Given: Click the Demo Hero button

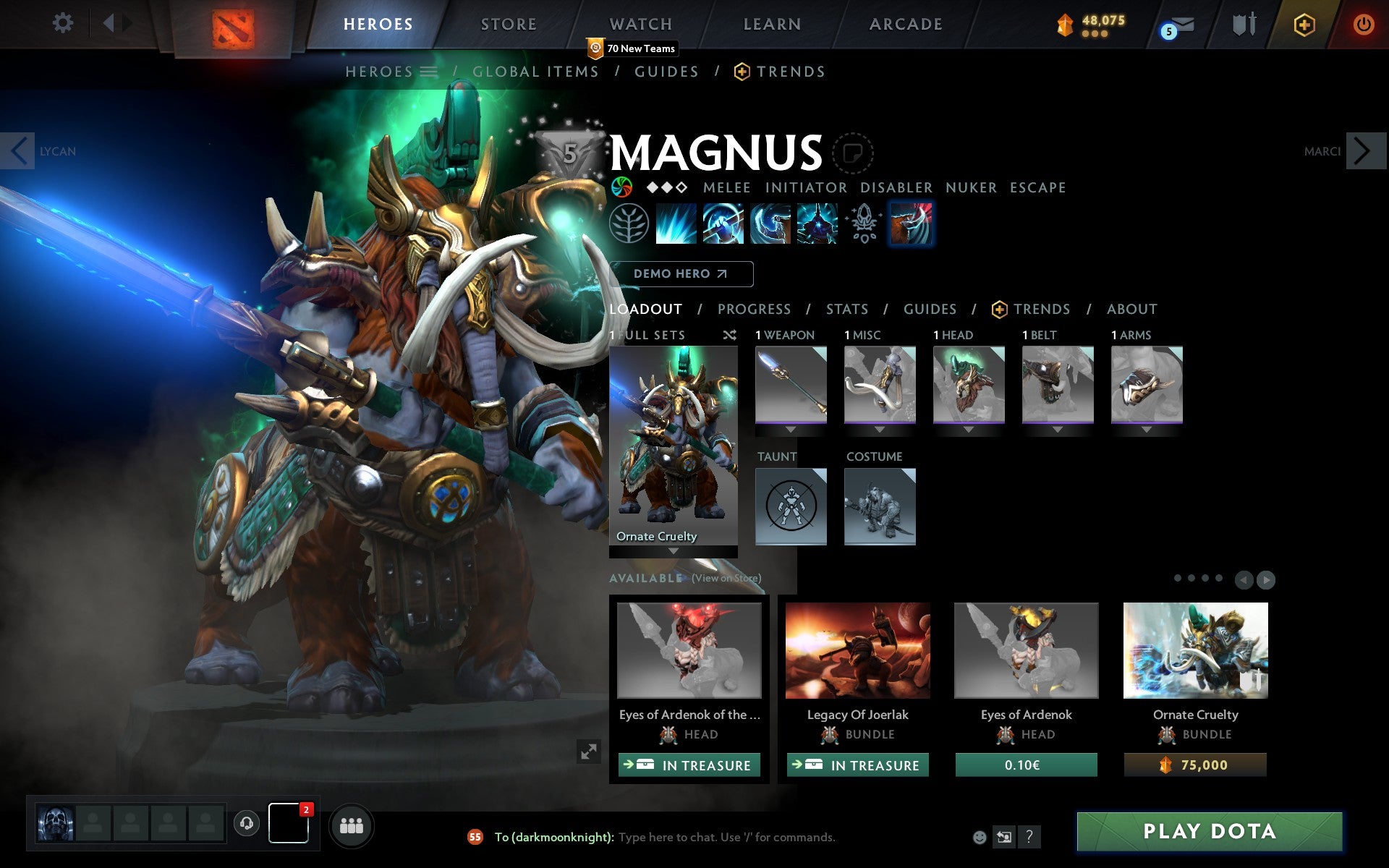Looking at the screenshot, I should 680,274.
